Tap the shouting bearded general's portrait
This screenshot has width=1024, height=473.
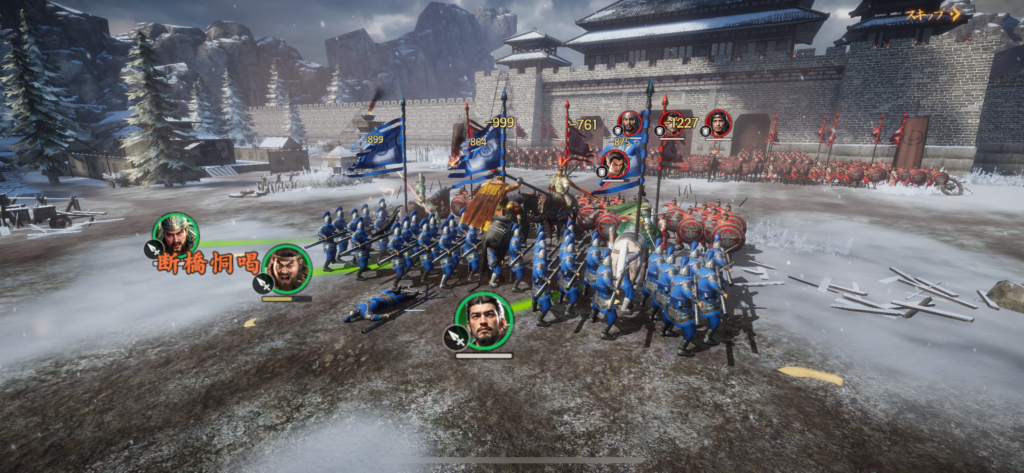pyautogui.click(x=288, y=268)
